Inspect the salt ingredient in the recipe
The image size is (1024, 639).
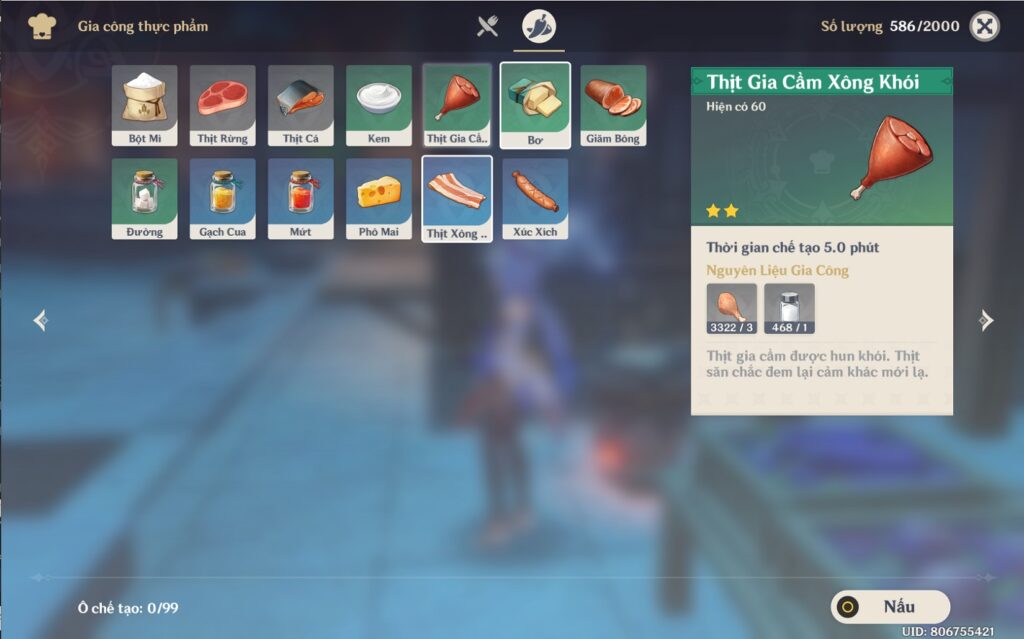click(x=789, y=308)
